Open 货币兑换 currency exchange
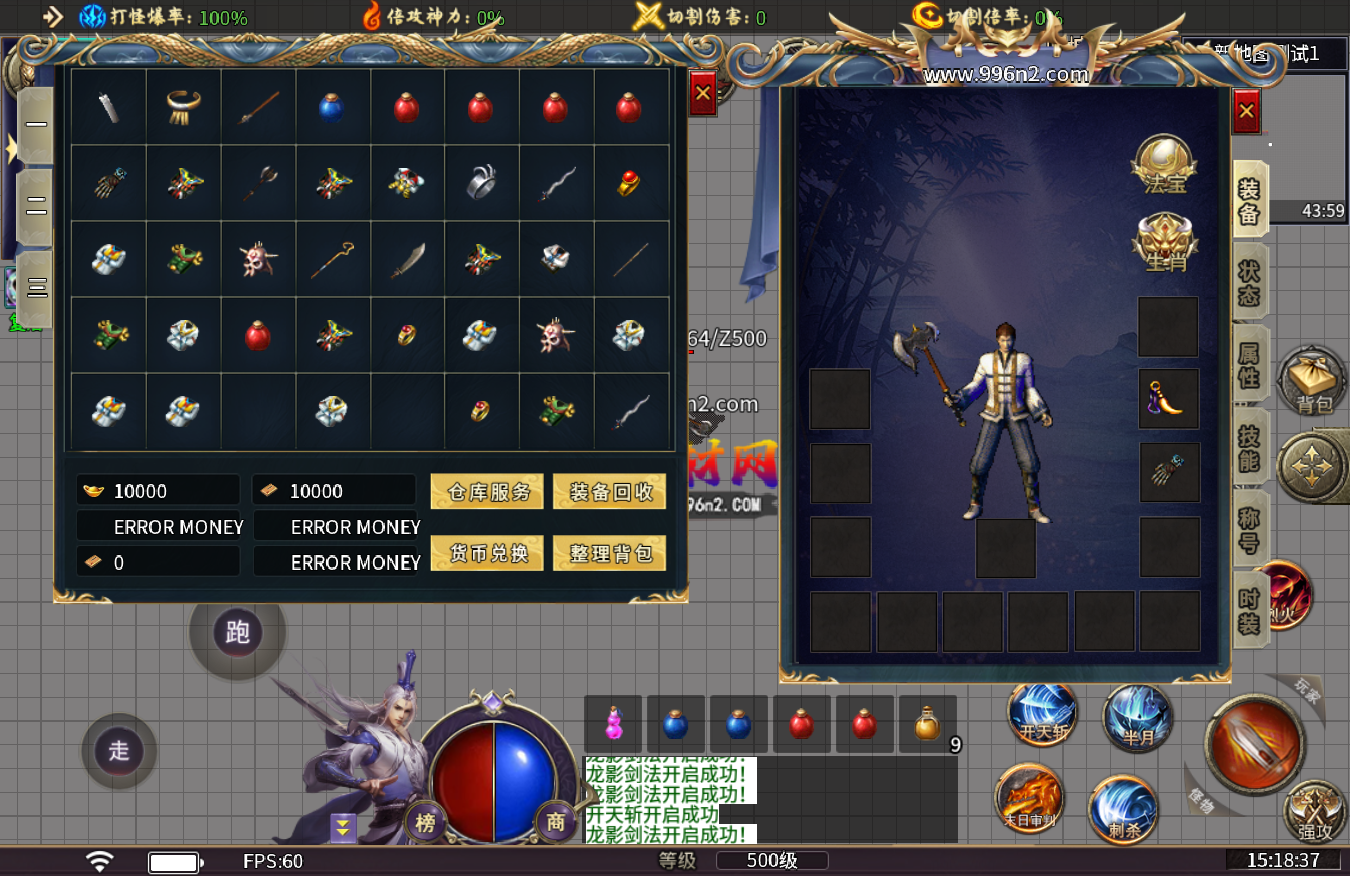Viewport: 1350px width, 876px height. [487, 553]
